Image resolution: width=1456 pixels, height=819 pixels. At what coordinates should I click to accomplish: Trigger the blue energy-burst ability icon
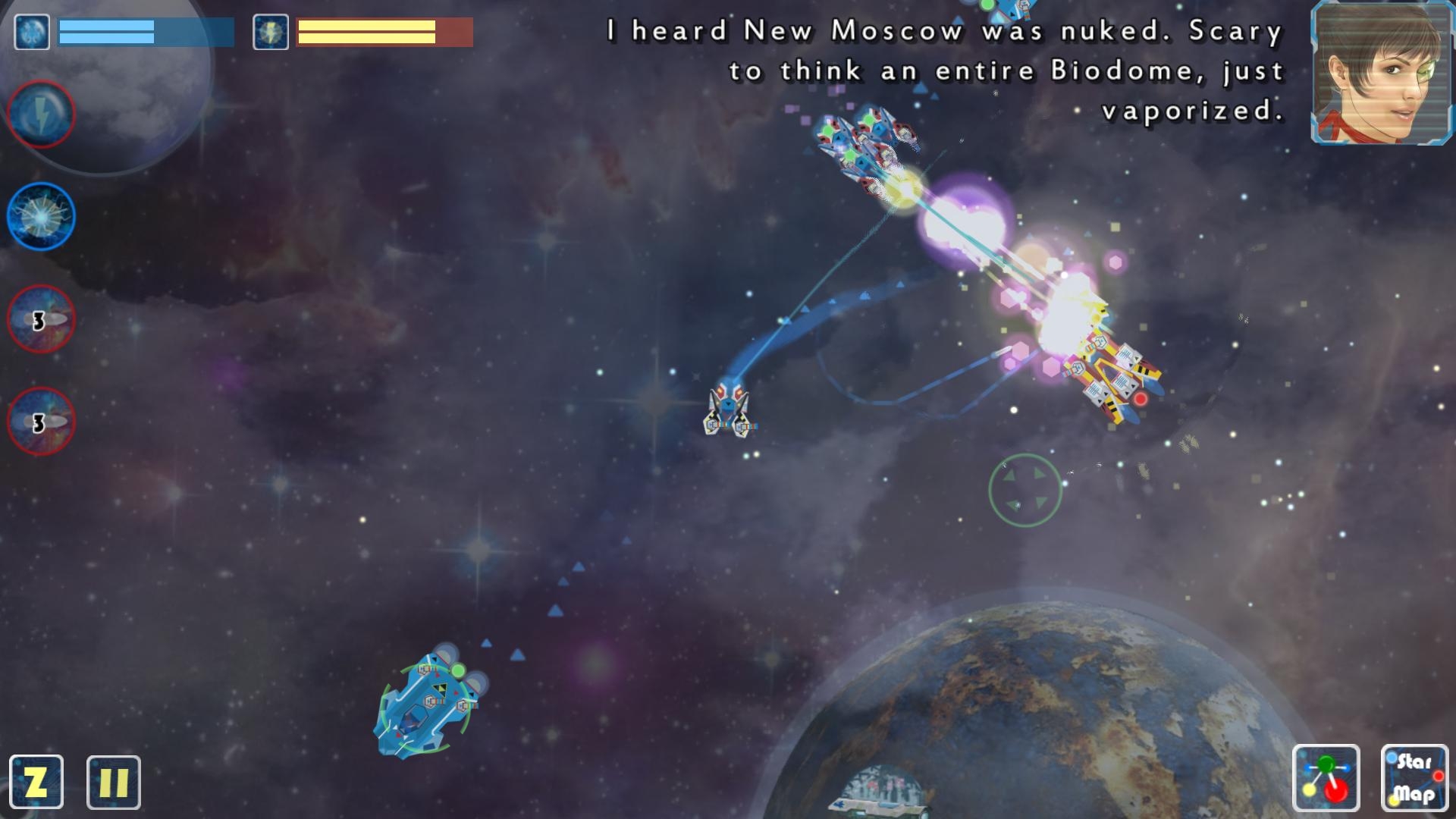pos(42,216)
